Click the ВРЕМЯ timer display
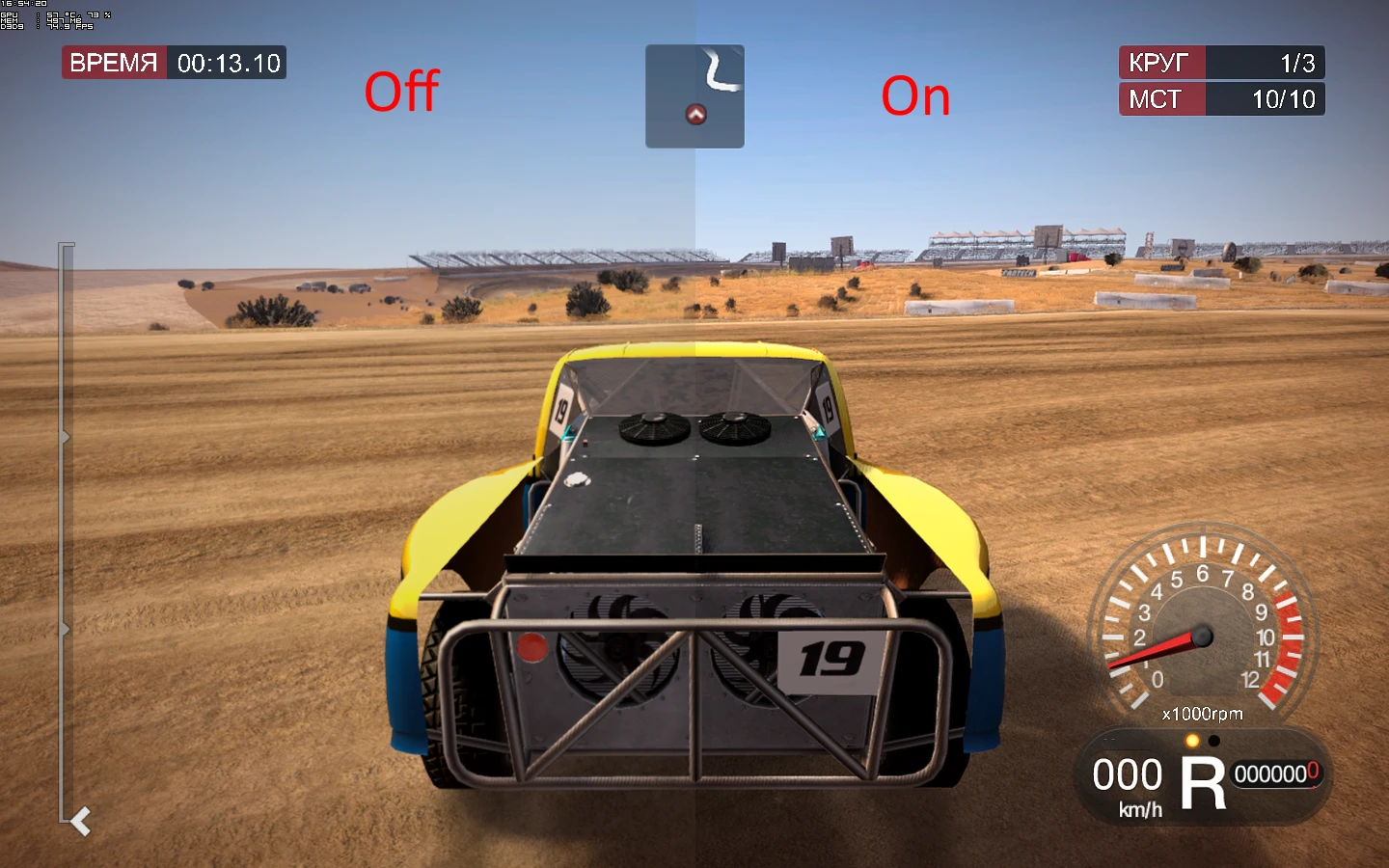The width and height of the screenshot is (1389, 868). click(173, 62)
